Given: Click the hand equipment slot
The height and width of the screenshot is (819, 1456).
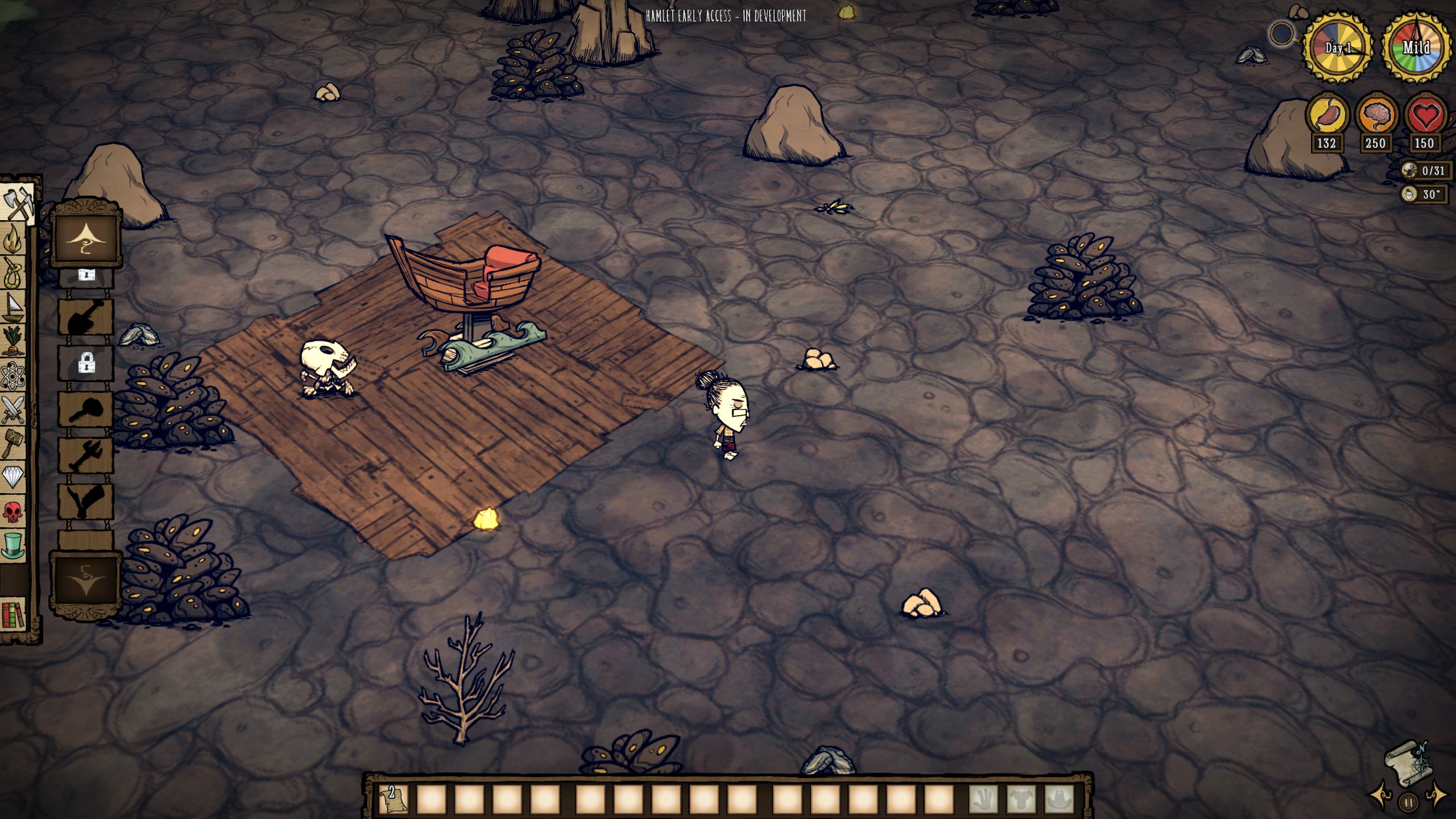Looking at the screenshot, I should 983,799.
